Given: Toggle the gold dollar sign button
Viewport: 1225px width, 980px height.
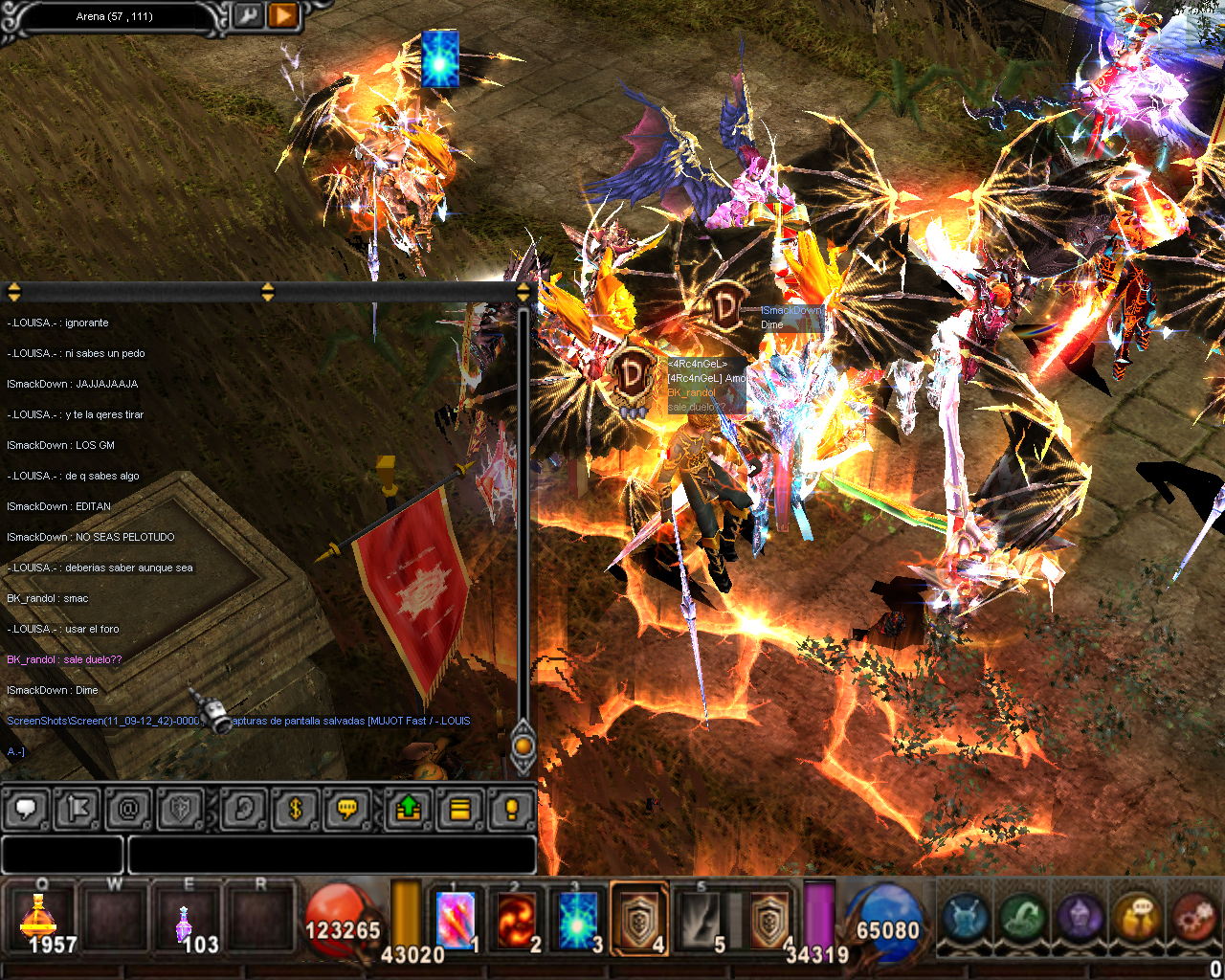Looking at the screenshot, I should [x=295, y=810].
